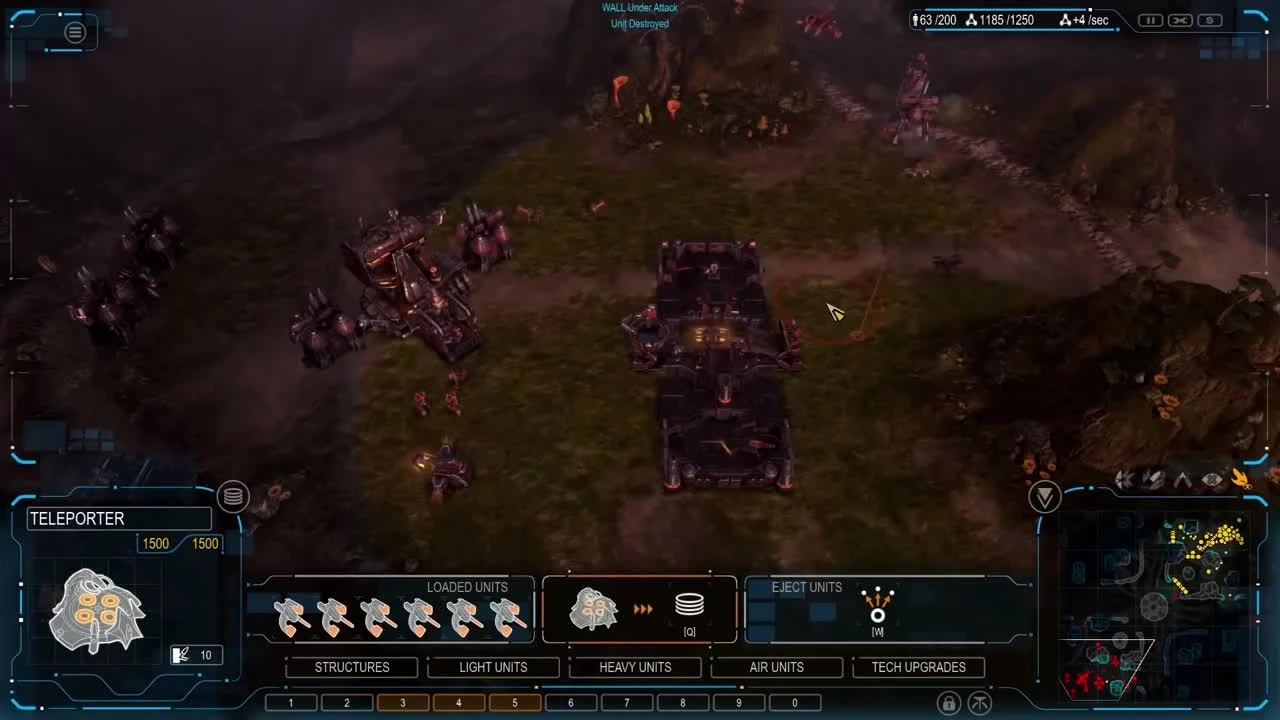This screenshot has height=720, width=1280.
Task: Click the stacked discs icon beside selection panel
Action: [233, 497]
